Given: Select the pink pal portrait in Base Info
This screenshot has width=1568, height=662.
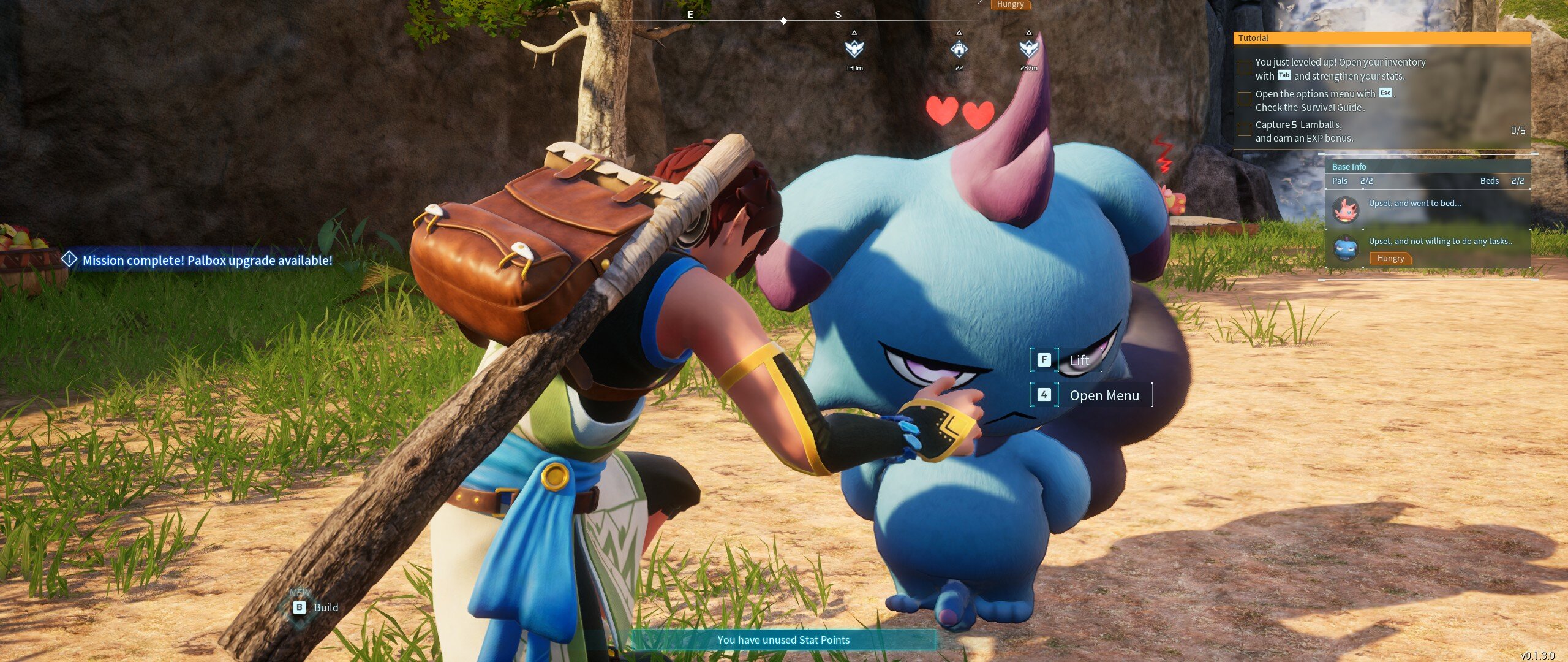Looking at the screenshot, I should [x=1346, y=210].
